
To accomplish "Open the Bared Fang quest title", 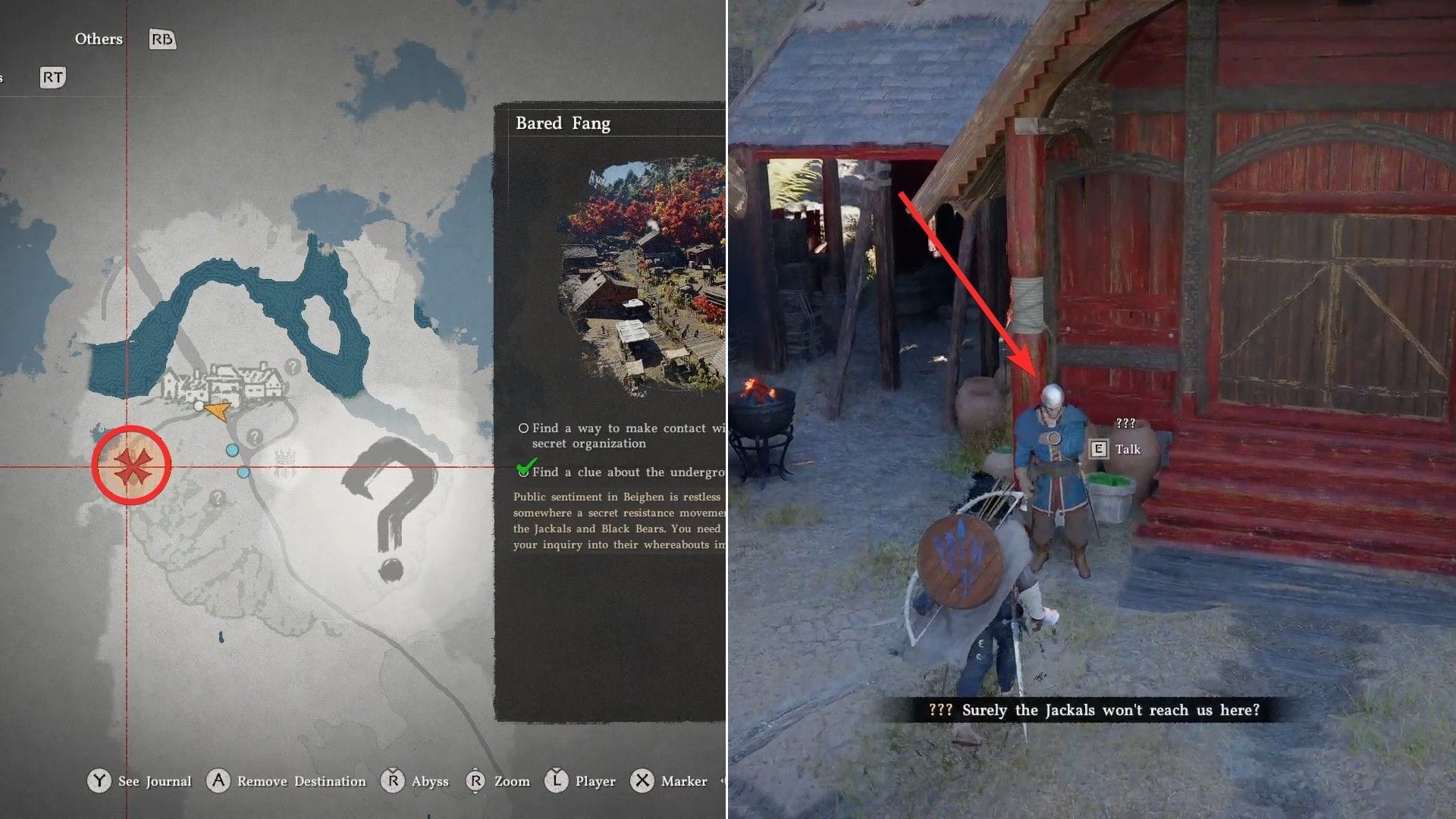I will coord(563,124).
